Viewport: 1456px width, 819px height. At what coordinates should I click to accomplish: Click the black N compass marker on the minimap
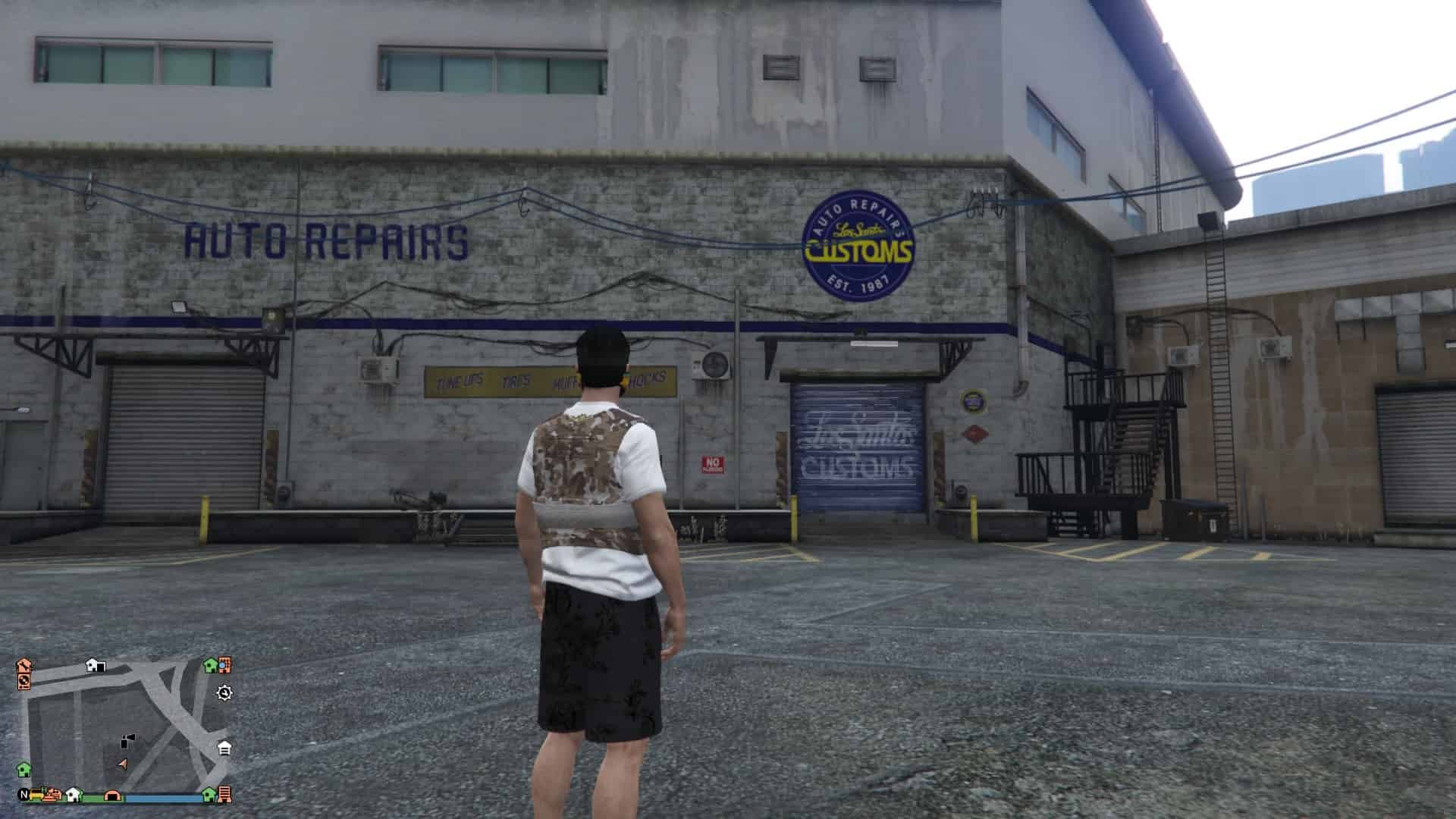pos(22,794)
